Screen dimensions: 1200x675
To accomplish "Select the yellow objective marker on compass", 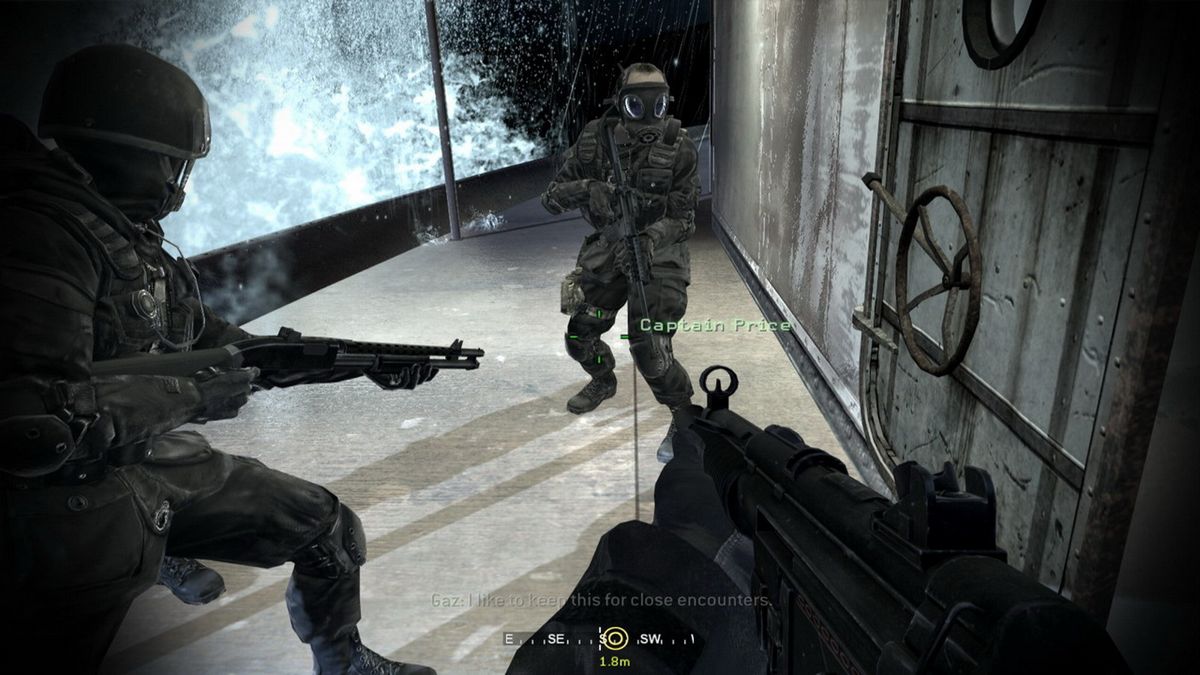I will pyautogui.click(x=616, y=638).
